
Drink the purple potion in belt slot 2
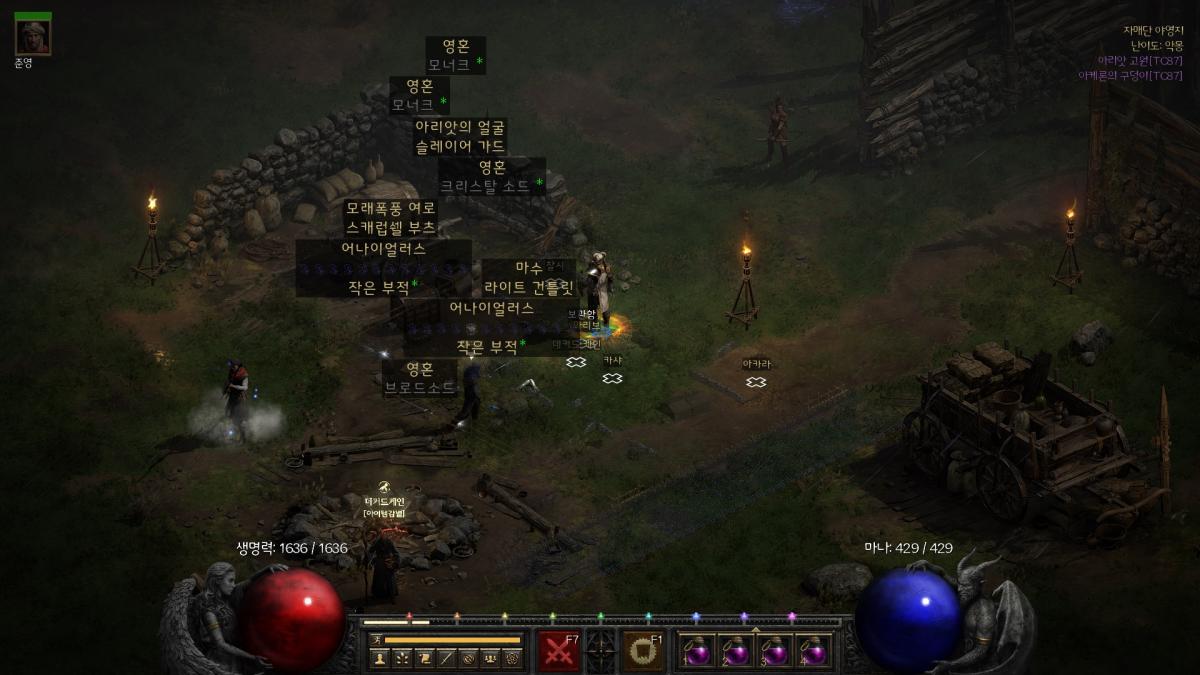736,651
